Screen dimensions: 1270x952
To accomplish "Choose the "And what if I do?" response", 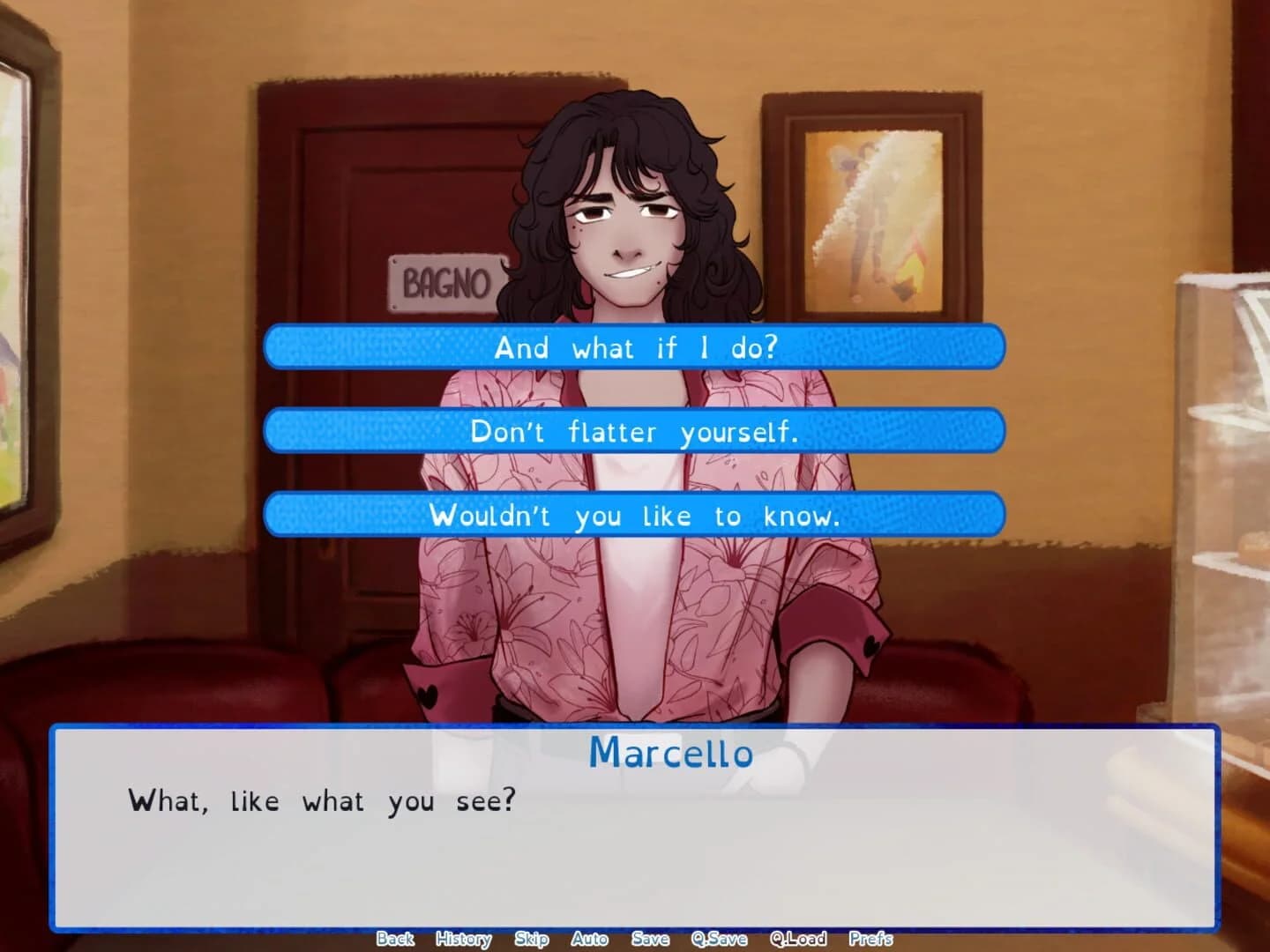I will pos(634,347).
